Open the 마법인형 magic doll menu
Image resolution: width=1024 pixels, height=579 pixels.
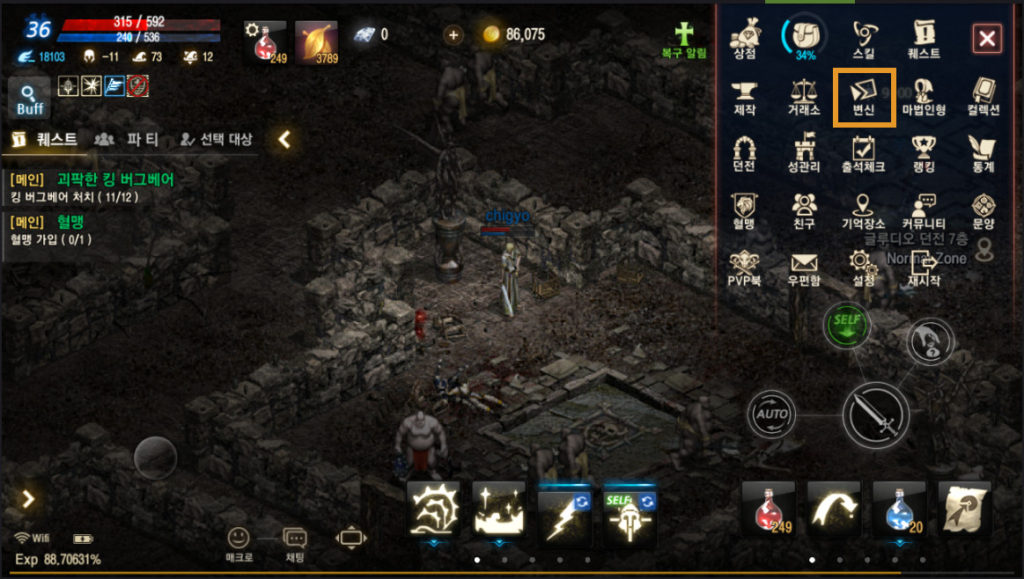(x=924, y=96)
